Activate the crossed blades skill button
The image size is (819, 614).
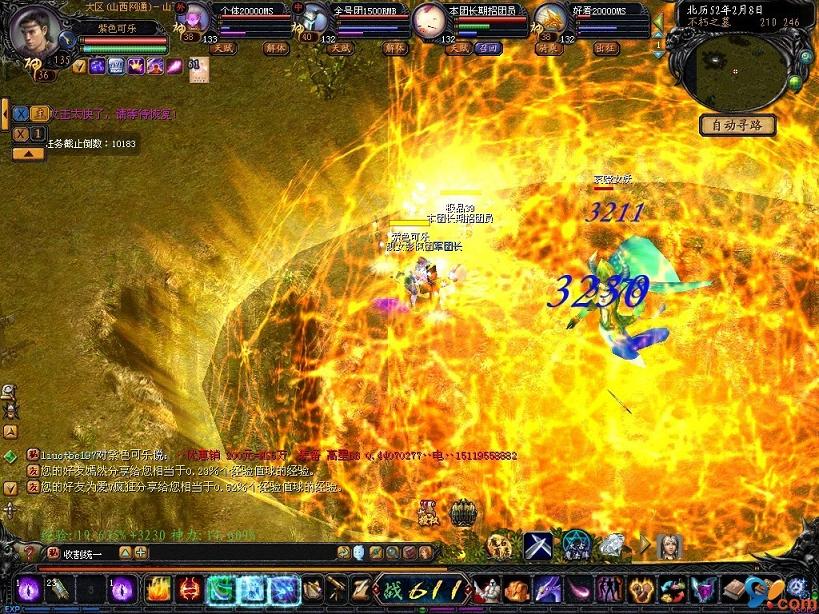[538, 546]
